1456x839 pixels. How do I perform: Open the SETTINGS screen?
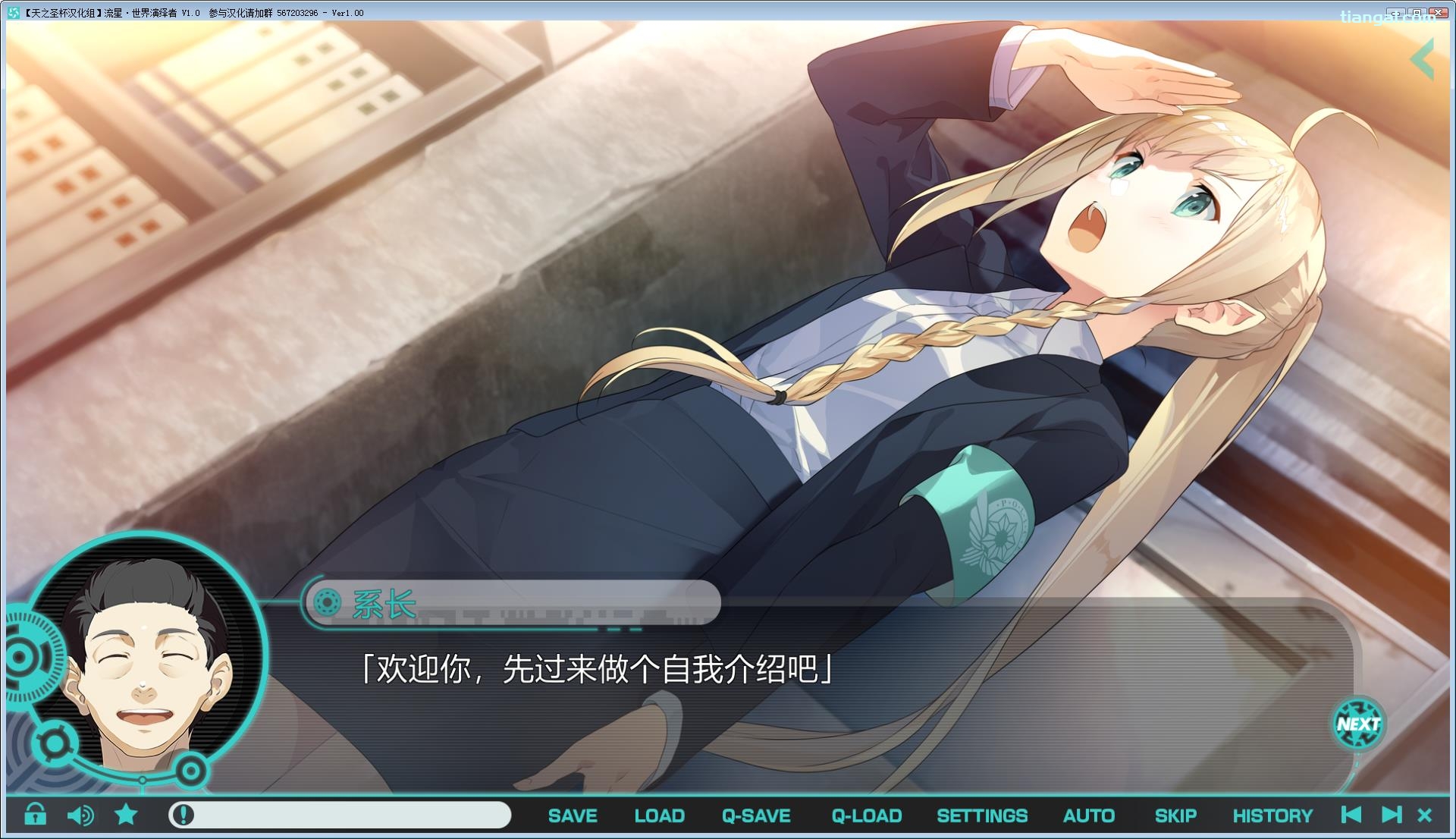(982, 815)
